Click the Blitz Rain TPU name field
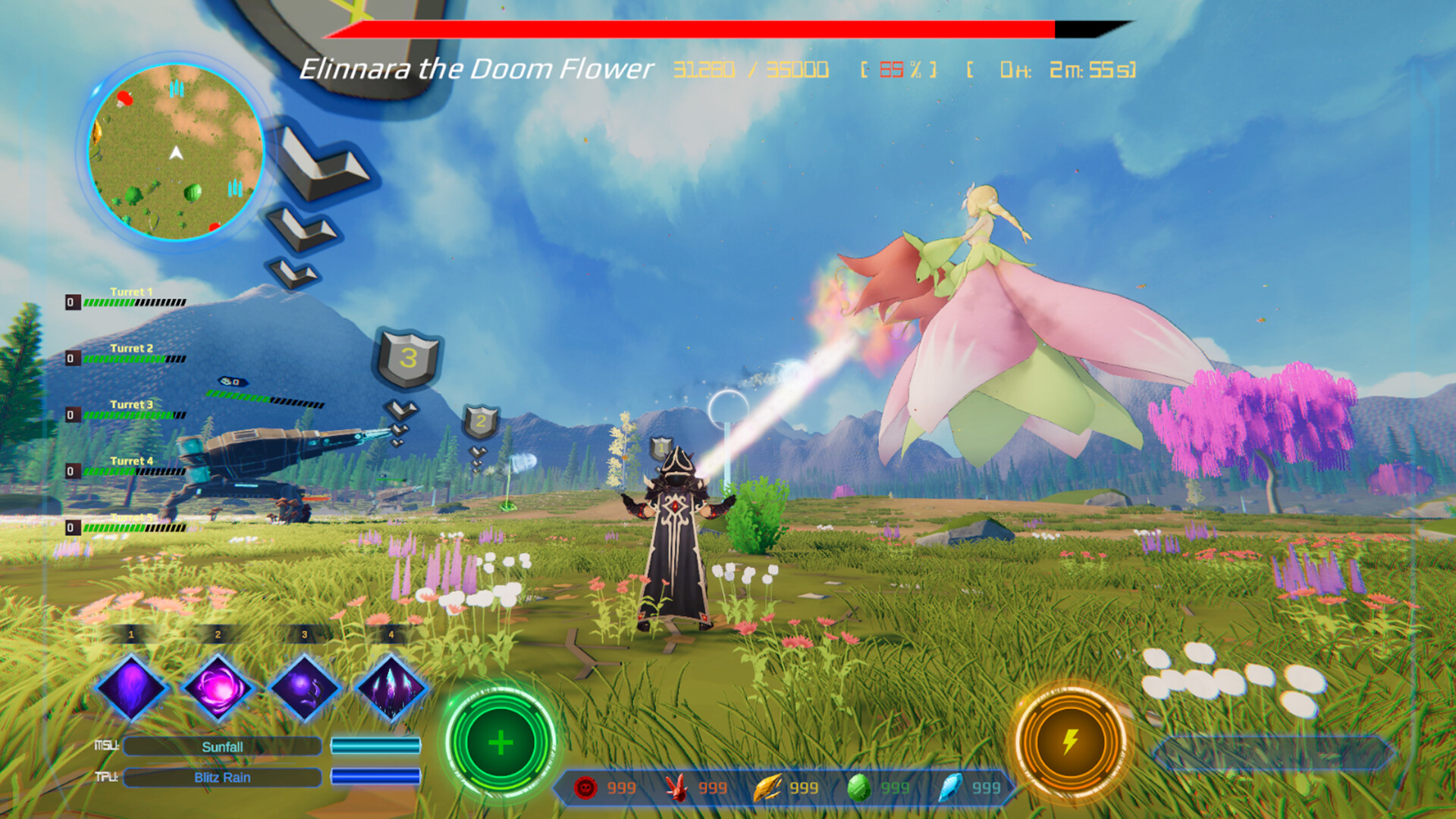The width and height of the screenshot is (1456, 819). tap(221, 777)
